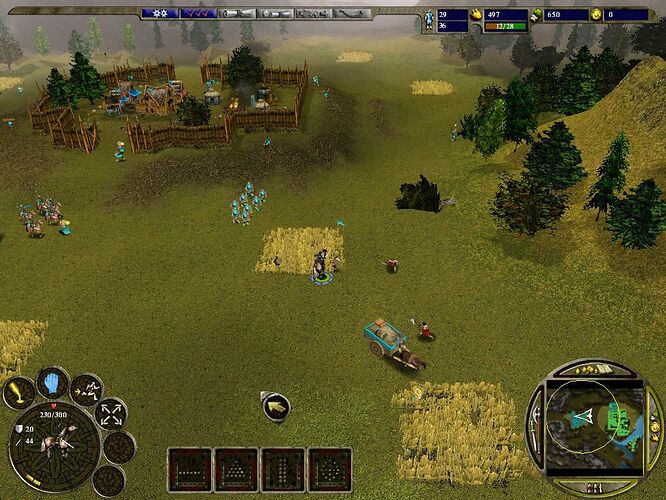The image size is (666, 500).
Task: Activate the golden horn command icon
Action: coord(19,393)
